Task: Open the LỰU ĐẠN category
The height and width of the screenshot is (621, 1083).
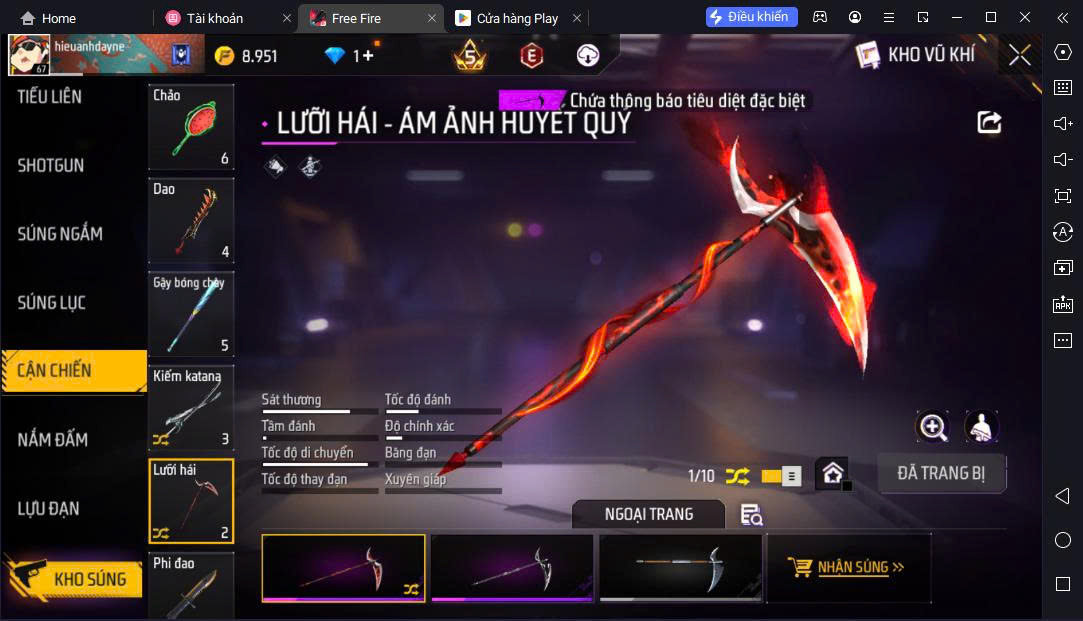Action: [49, 508]
